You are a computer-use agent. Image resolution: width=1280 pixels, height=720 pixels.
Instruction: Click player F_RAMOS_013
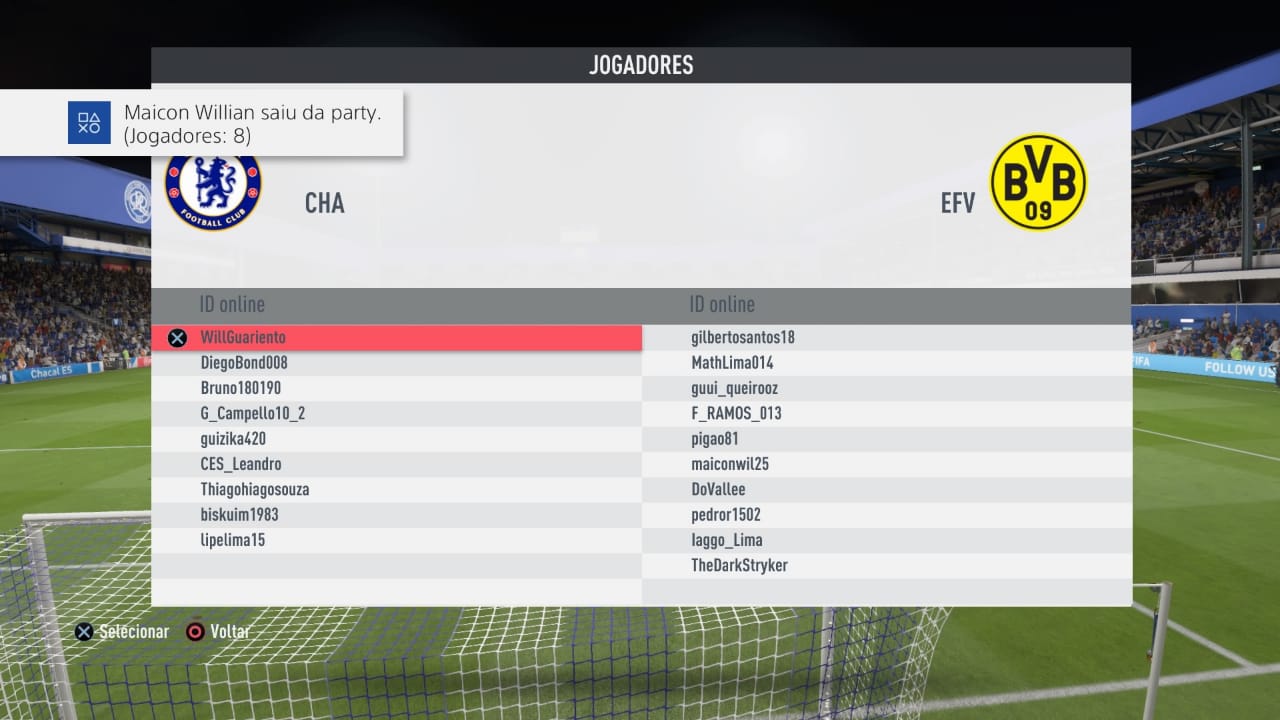736,413
